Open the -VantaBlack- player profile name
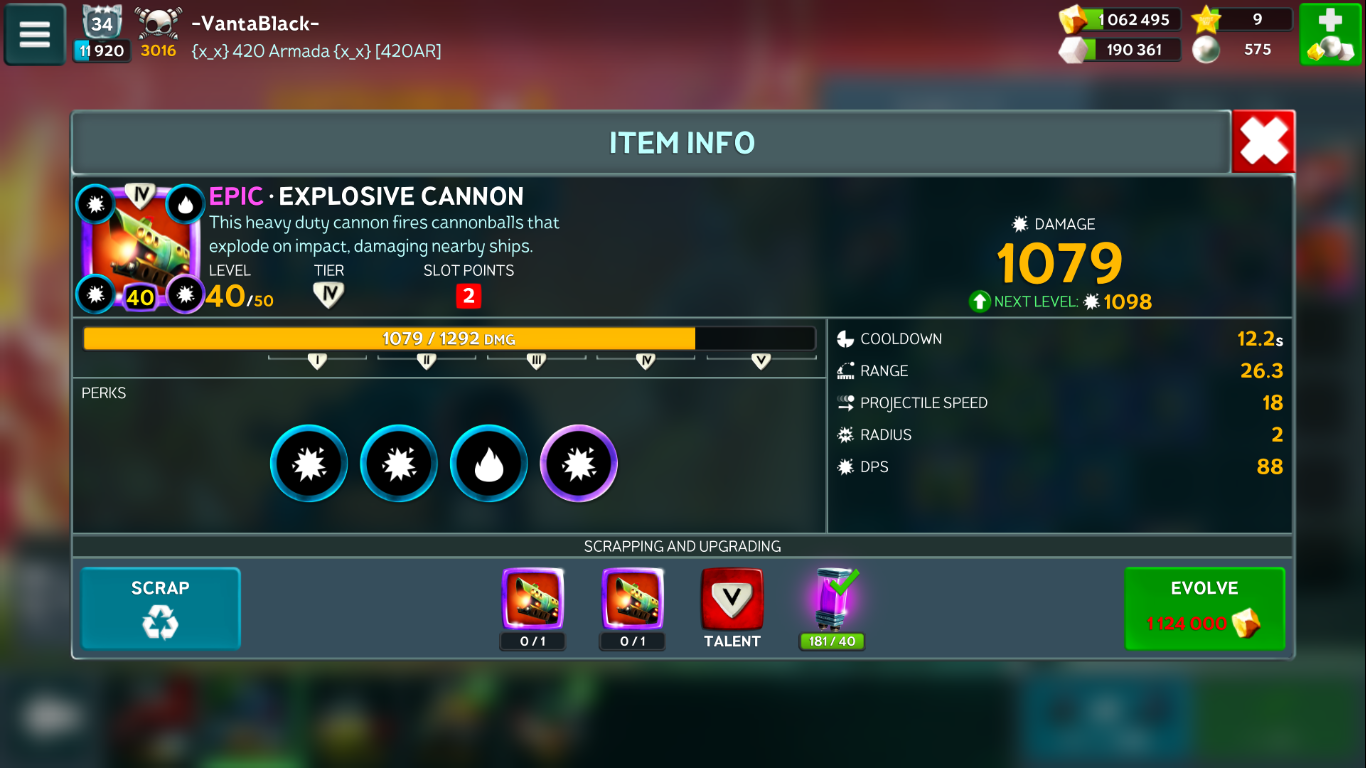 256,24
